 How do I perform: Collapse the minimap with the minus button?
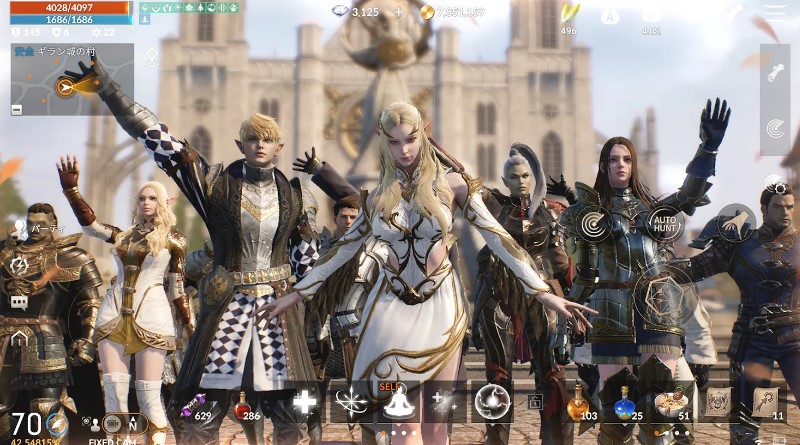click(x=17, y=109)
